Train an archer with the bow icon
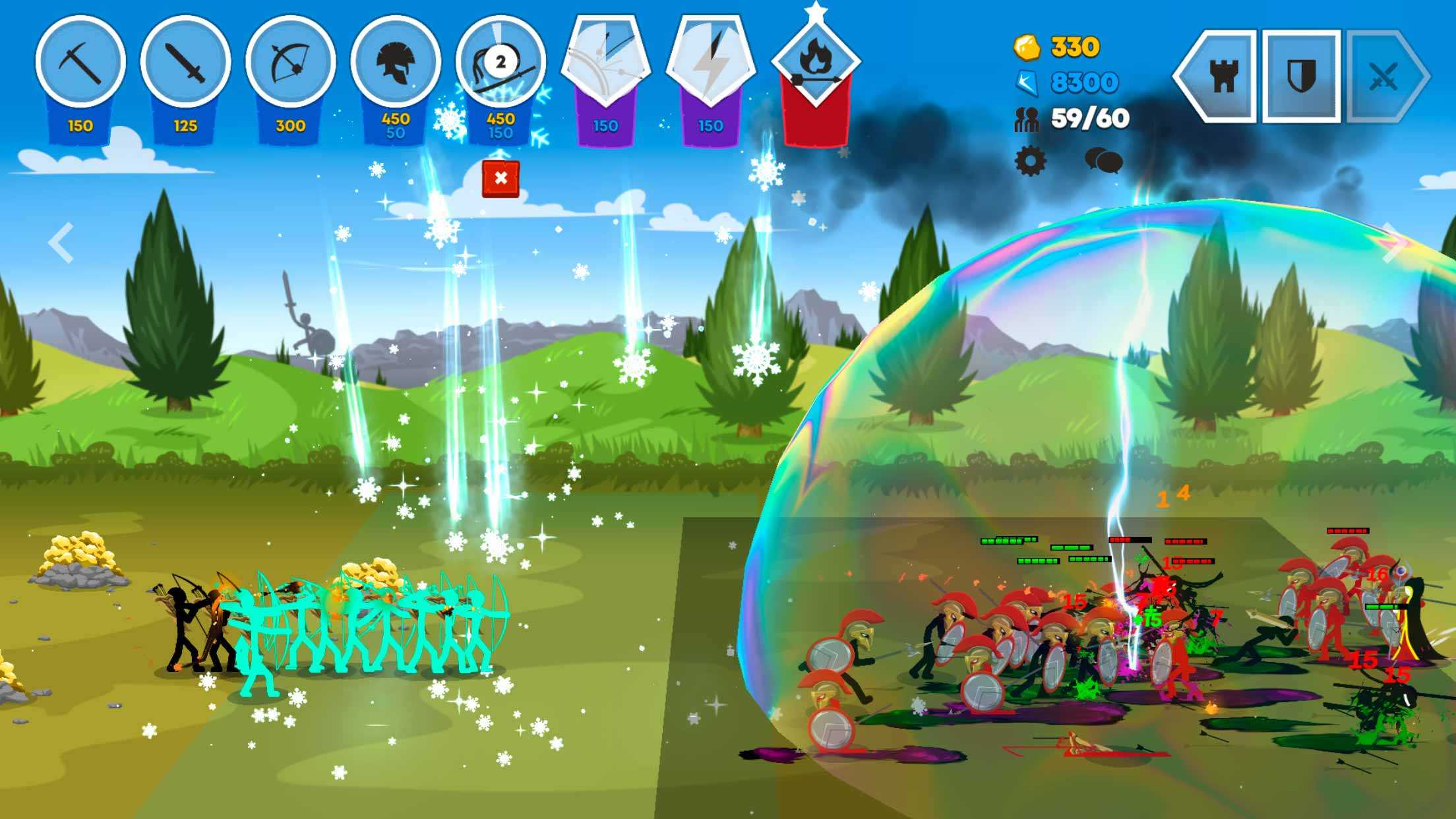The height and width of the screenshot is (819, 1456). [x=290, y=62]
